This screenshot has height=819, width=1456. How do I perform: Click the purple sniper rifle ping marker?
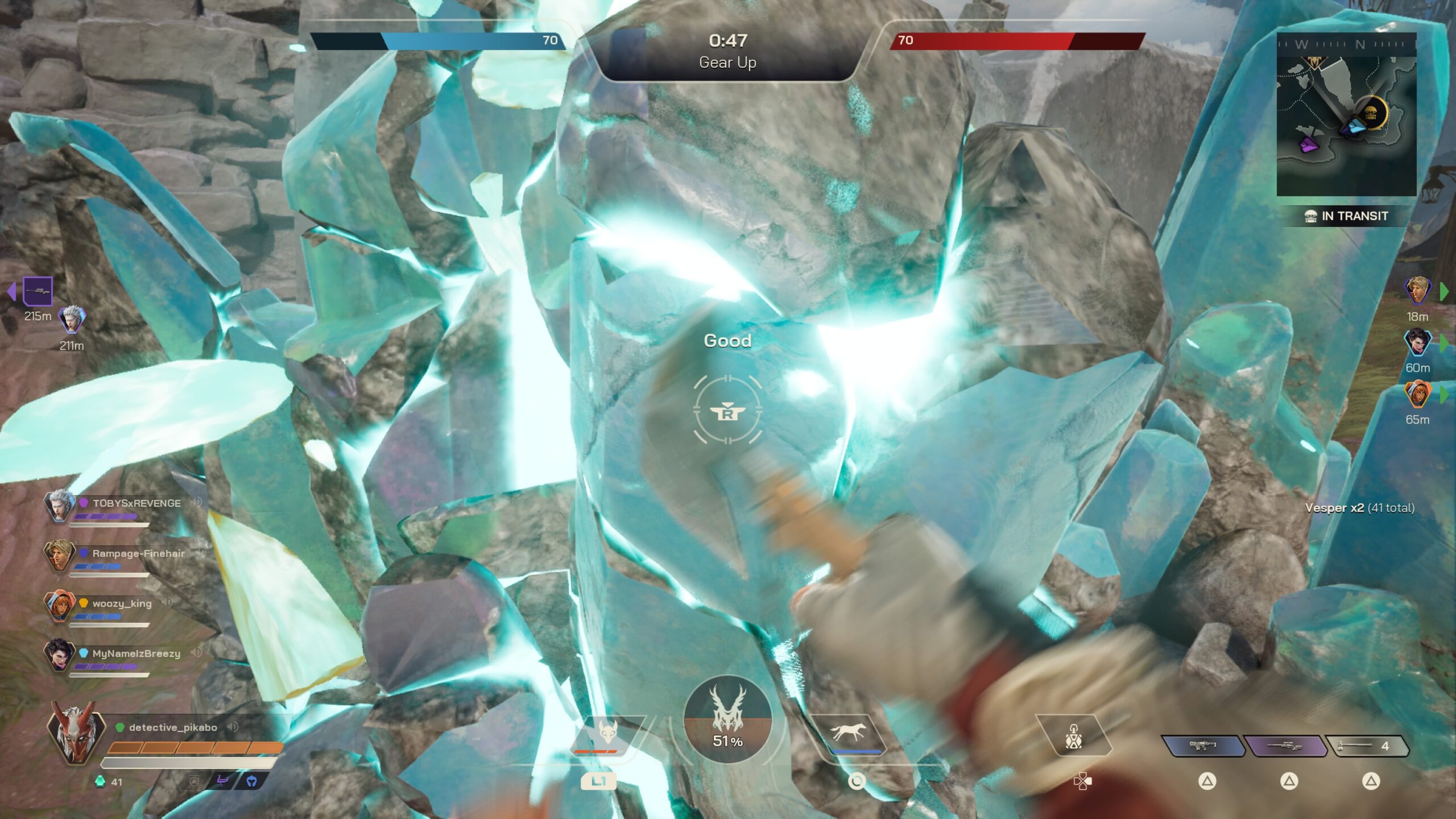[x=38, y=292]
